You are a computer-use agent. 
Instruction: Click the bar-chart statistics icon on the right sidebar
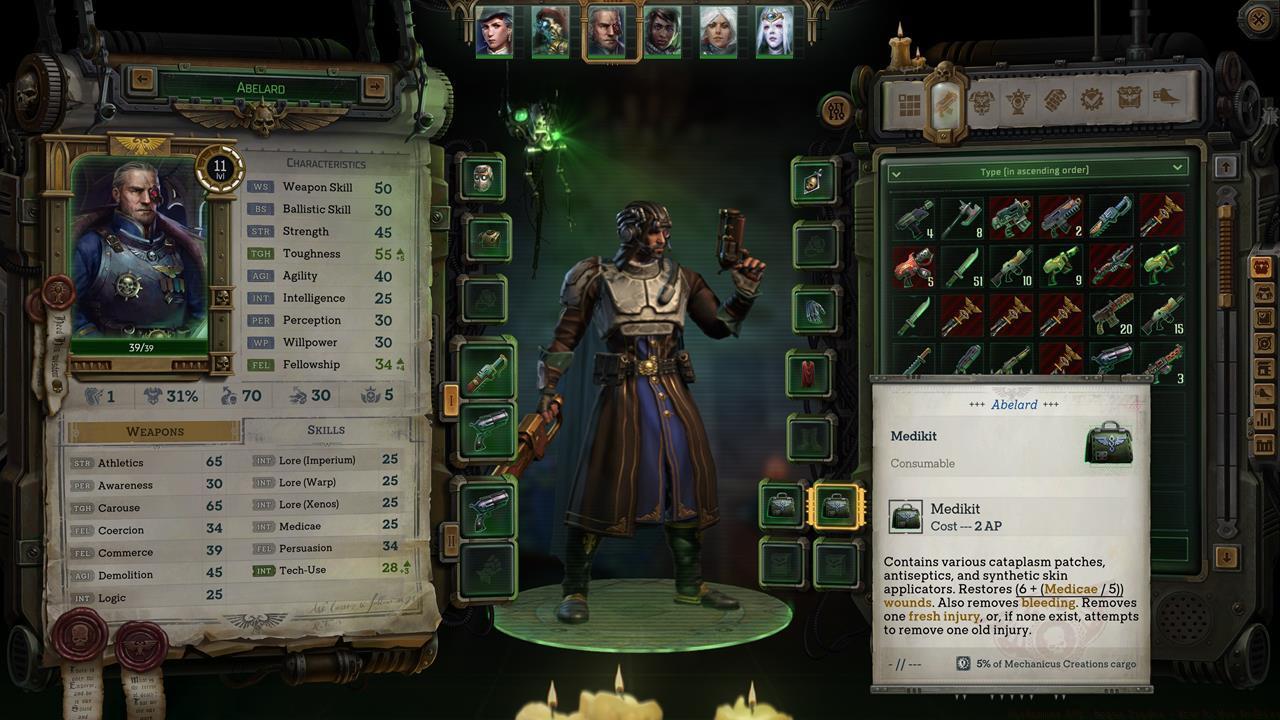[1262, 418]
